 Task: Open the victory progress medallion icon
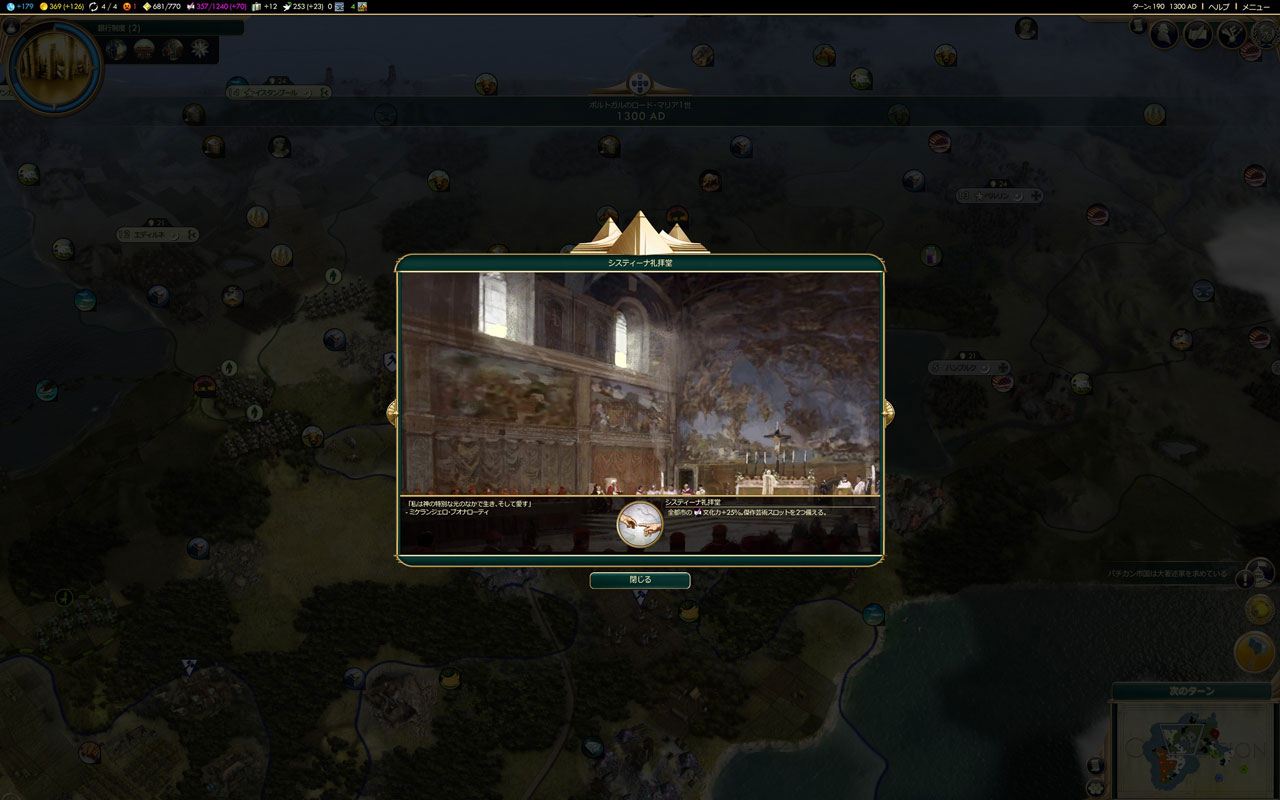click(x=1266, y=33)
